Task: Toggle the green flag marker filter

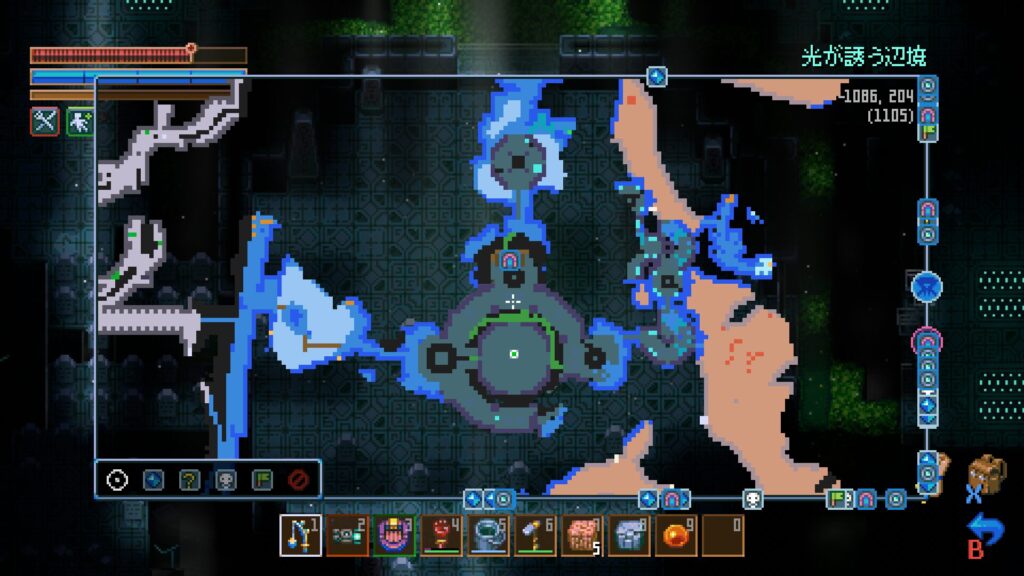Action: point(262,479)
